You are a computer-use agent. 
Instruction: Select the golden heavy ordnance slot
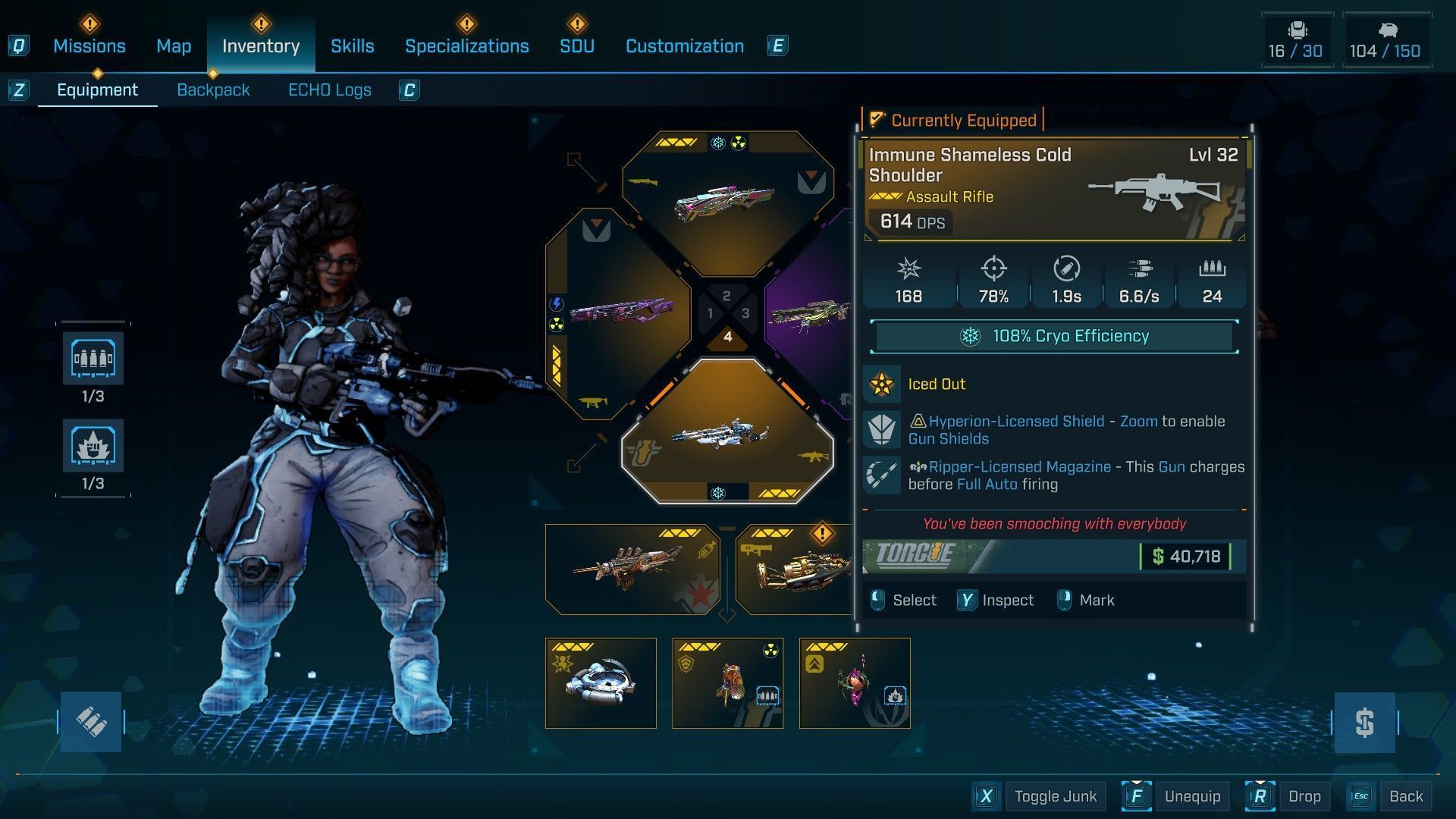point(796,569)
